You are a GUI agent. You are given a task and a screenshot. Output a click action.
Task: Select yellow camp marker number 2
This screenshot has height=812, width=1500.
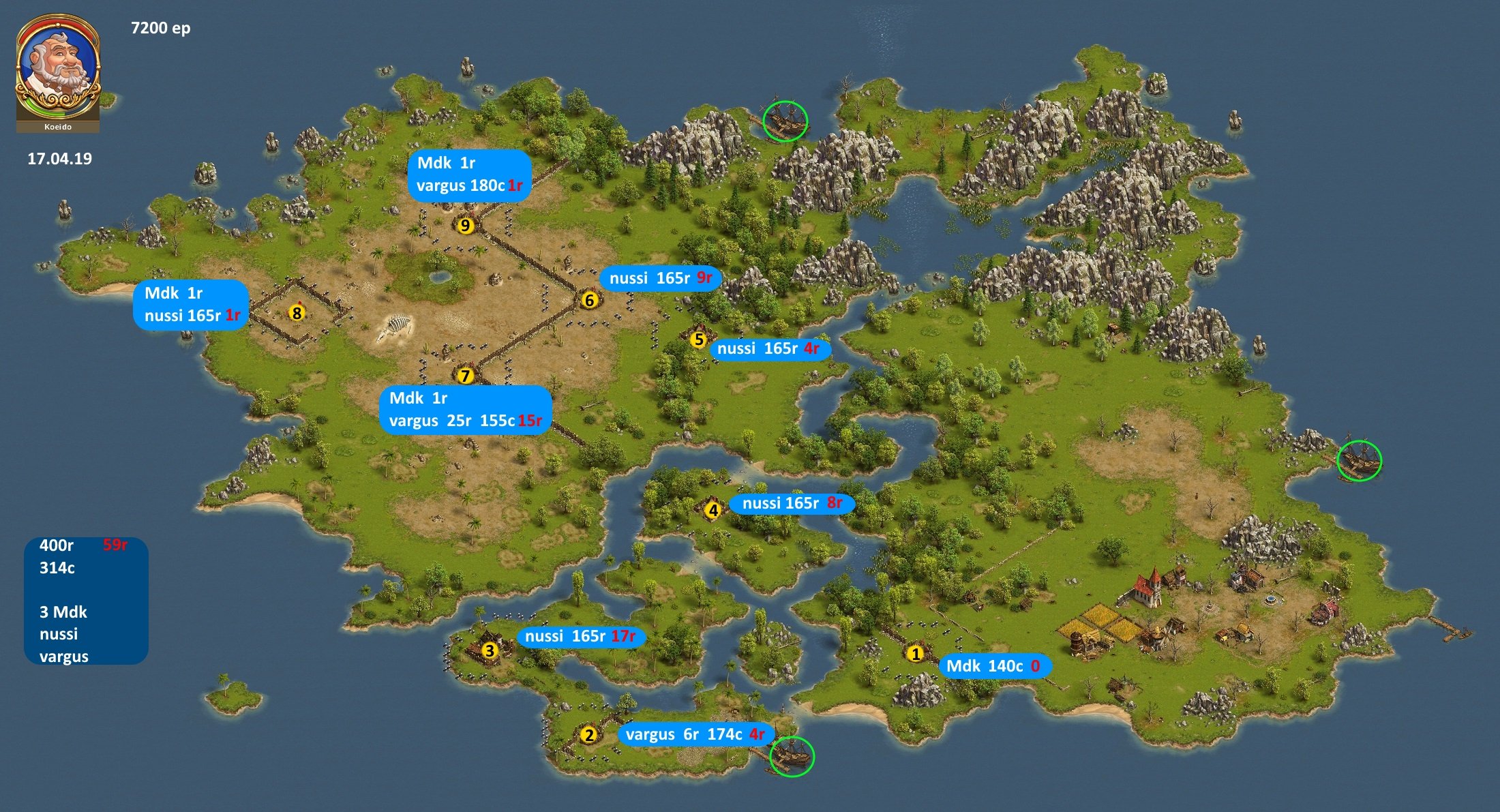pyautogui.click(x=589, y=735)
